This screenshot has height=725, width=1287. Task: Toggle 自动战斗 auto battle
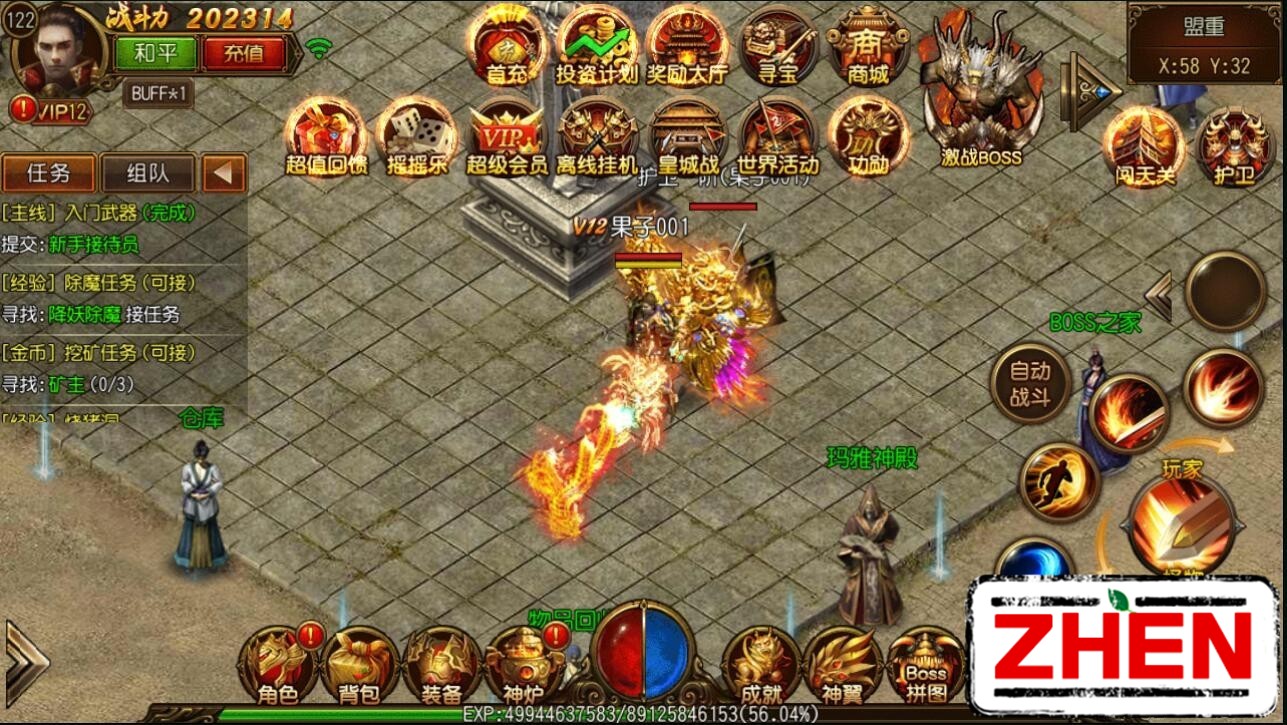click(1030, 385)
